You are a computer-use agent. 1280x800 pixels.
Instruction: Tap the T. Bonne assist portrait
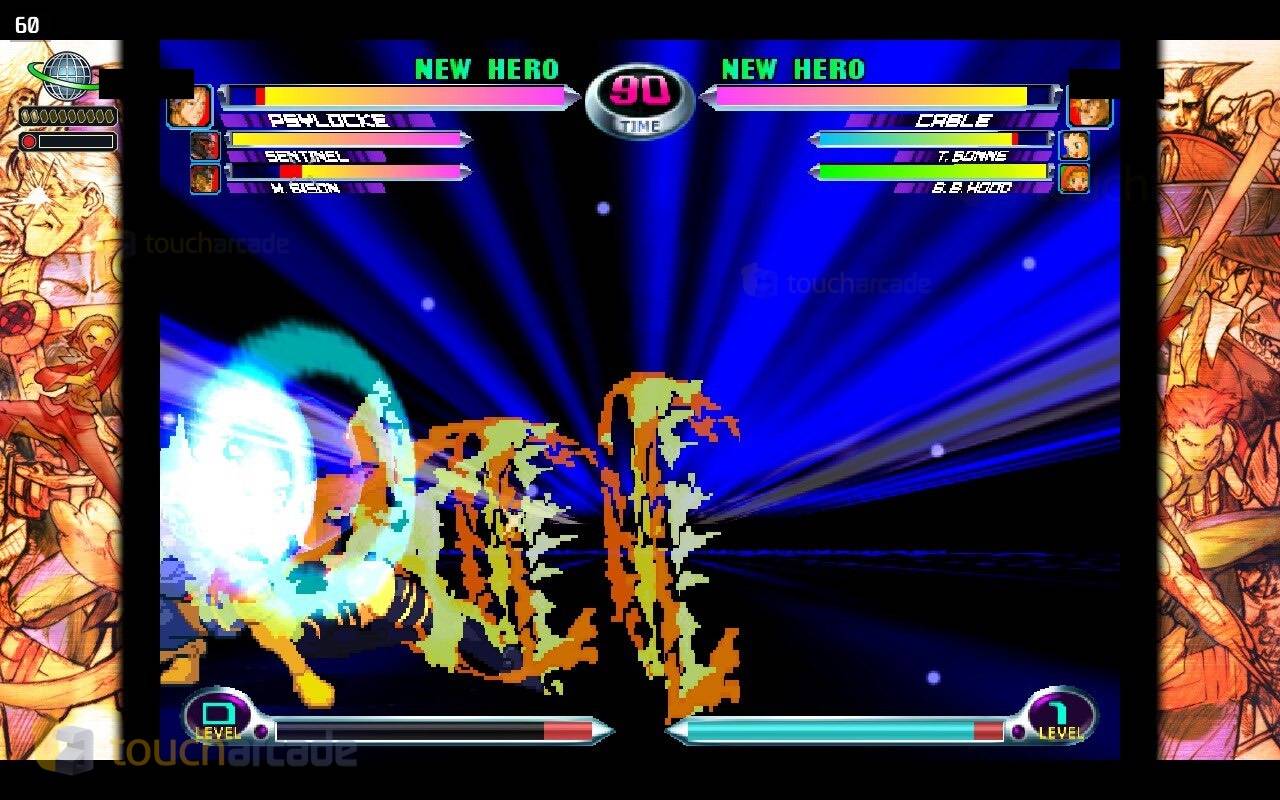(1074, 146)
